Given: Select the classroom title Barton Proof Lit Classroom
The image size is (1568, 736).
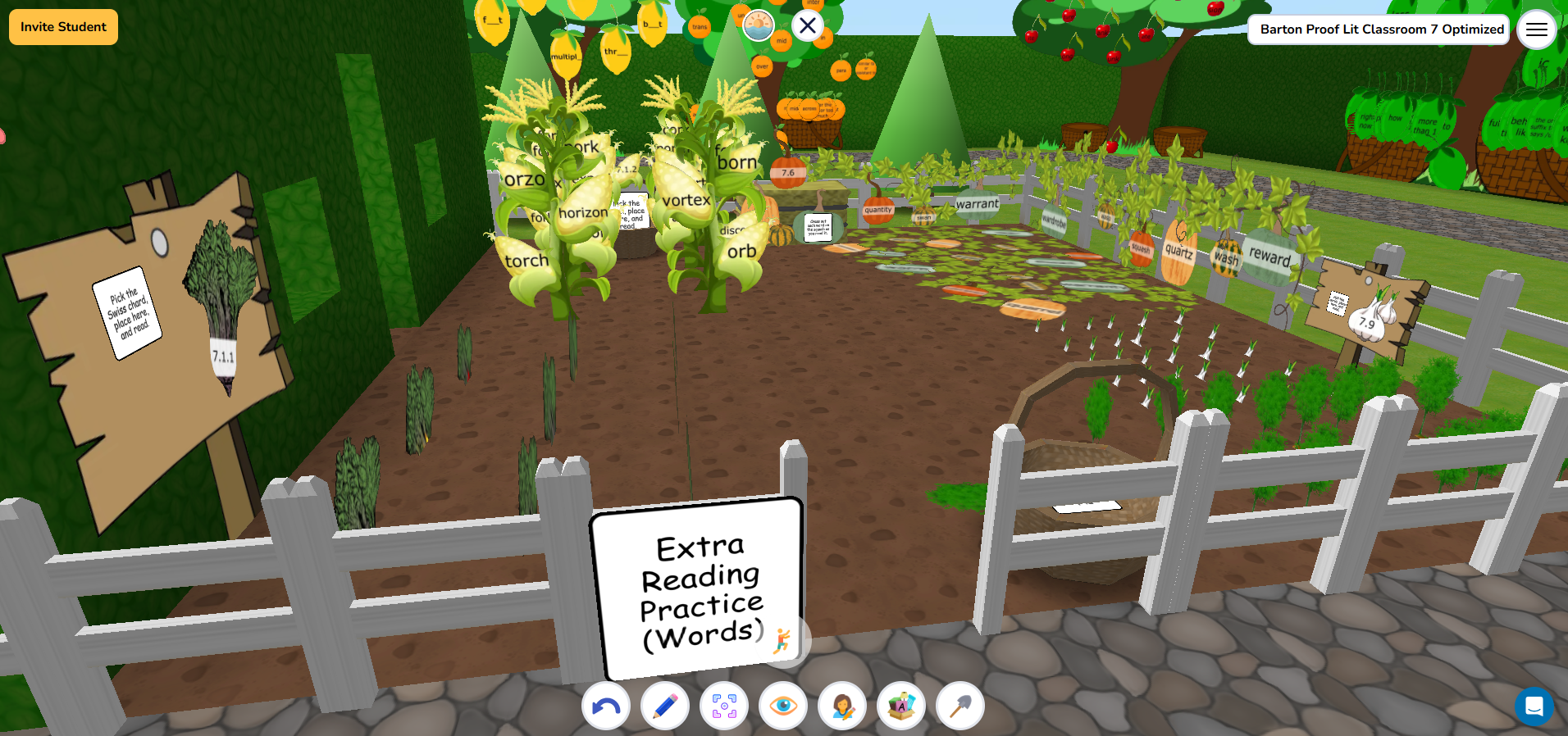Looking at the screenshot, I should pos(1379,29).
